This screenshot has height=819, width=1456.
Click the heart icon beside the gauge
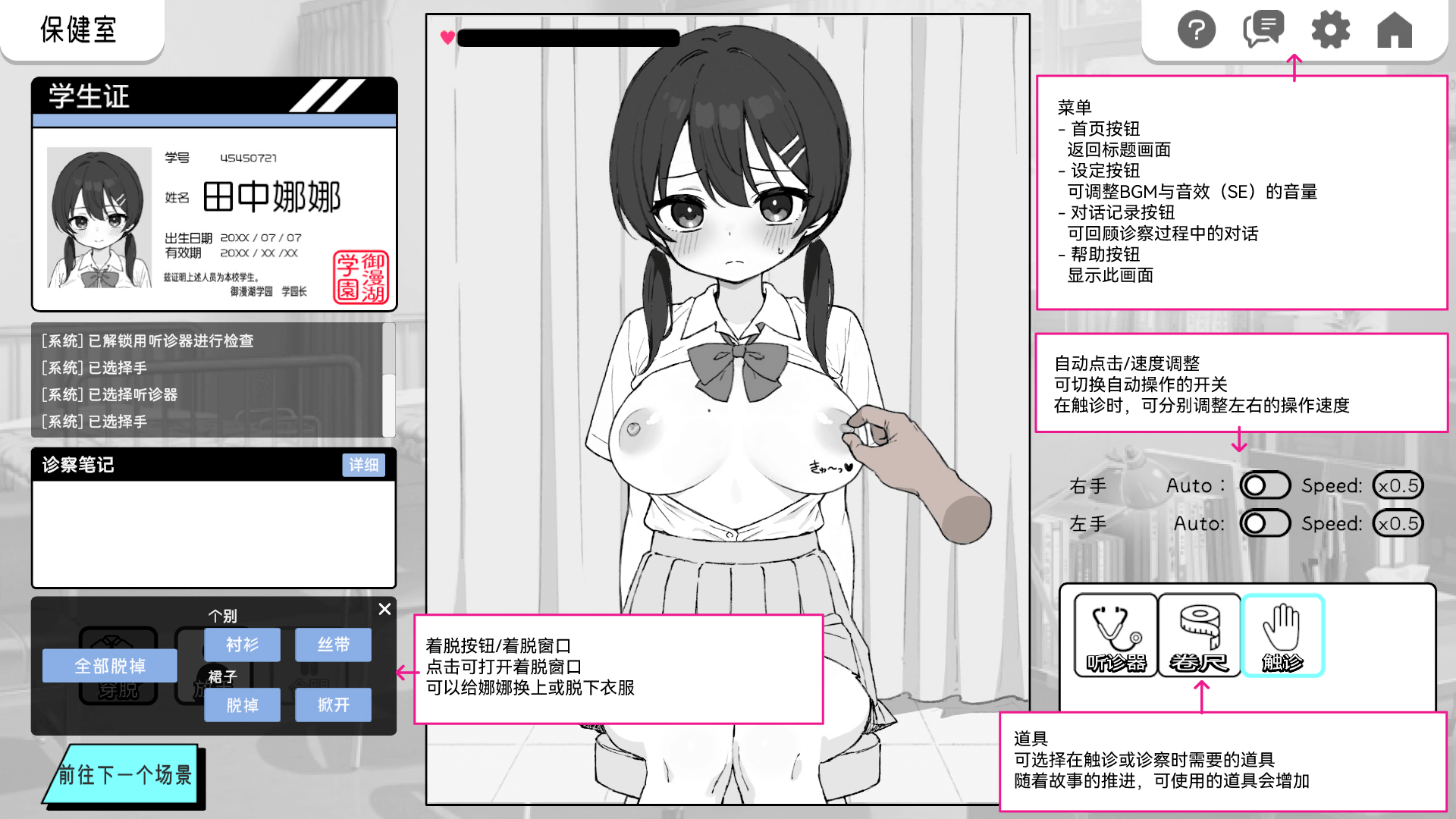coord(446,36)
